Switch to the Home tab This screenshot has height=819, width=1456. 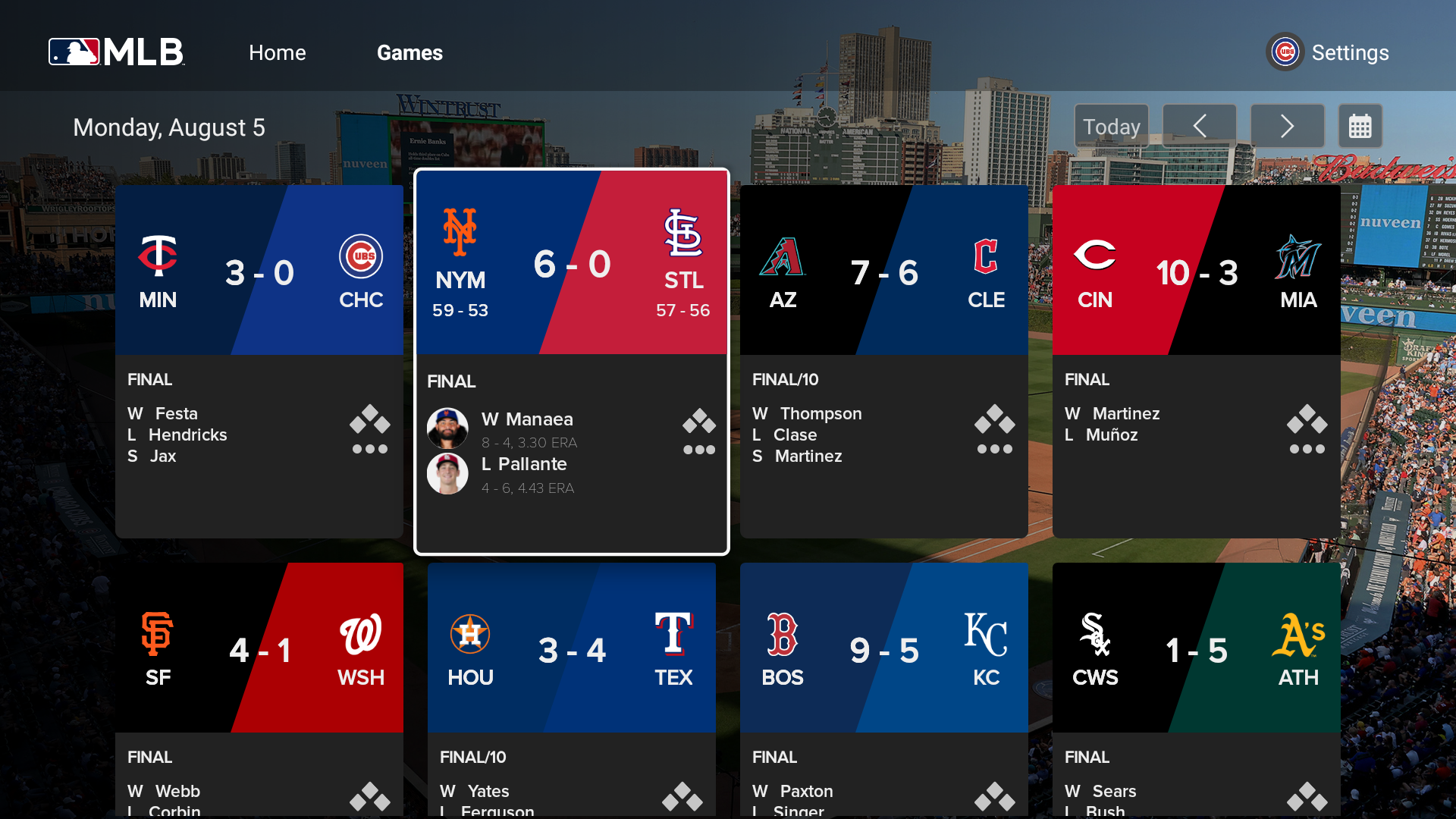[277, 53]
